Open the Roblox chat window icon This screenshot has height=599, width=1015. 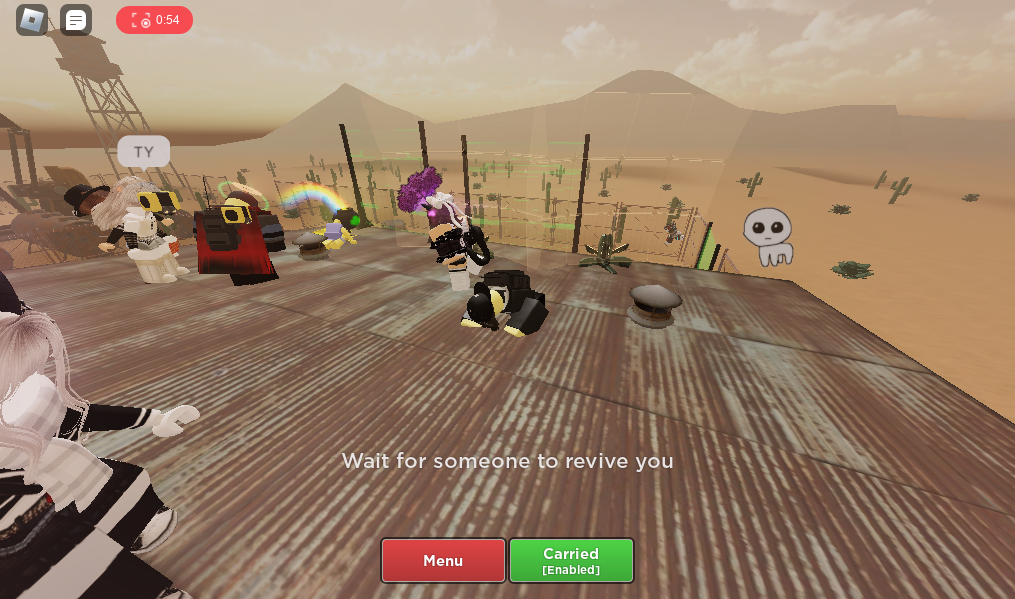point(76,20)
